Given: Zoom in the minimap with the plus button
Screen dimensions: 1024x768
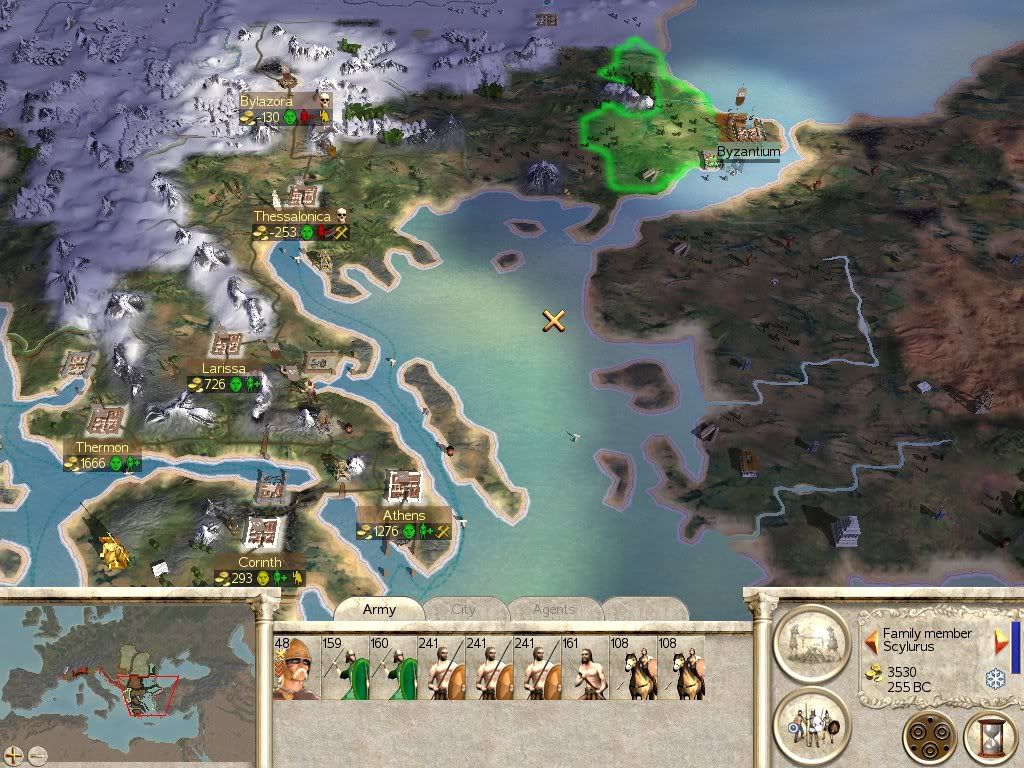Looking at the screenshot, I should point(15,754).
